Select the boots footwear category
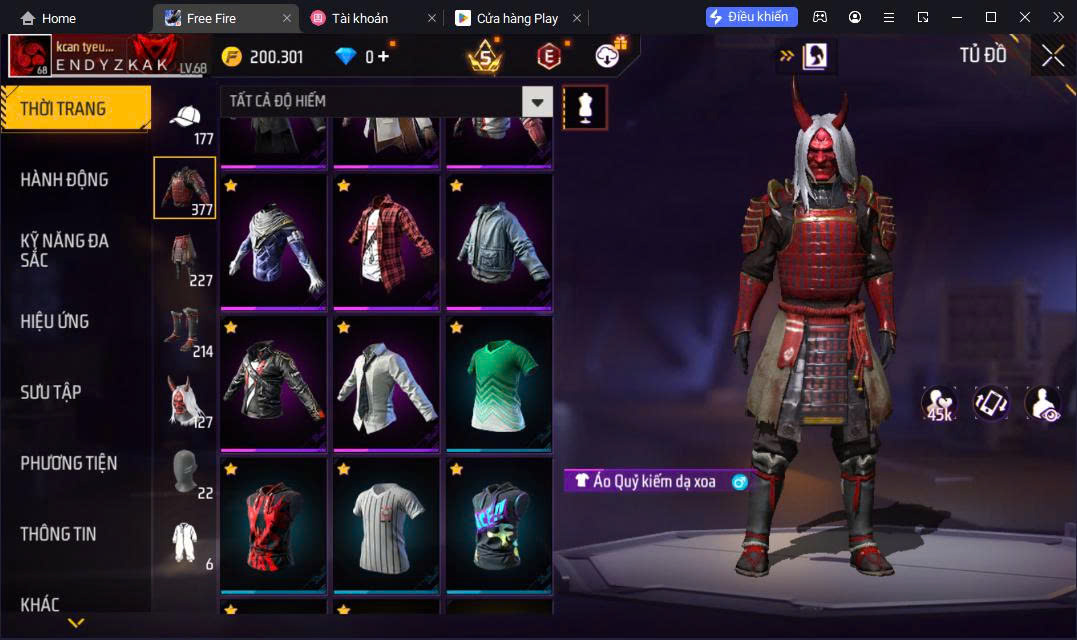This screenshot has height=640, width=1077. click(185, 330)
